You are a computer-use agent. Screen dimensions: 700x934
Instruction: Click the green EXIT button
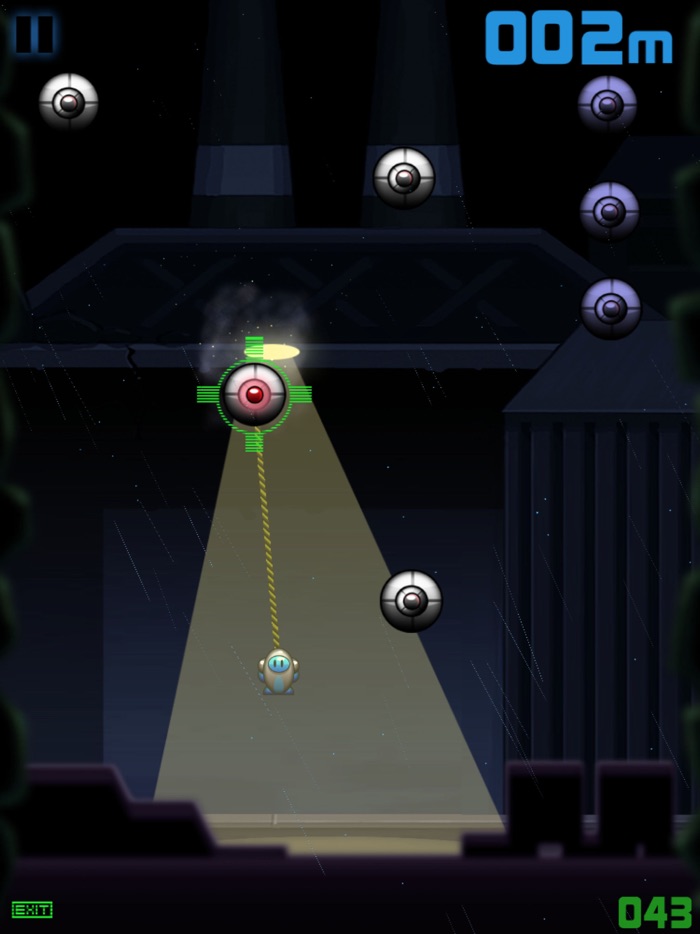pyautogui.click(x=32, y=909)
